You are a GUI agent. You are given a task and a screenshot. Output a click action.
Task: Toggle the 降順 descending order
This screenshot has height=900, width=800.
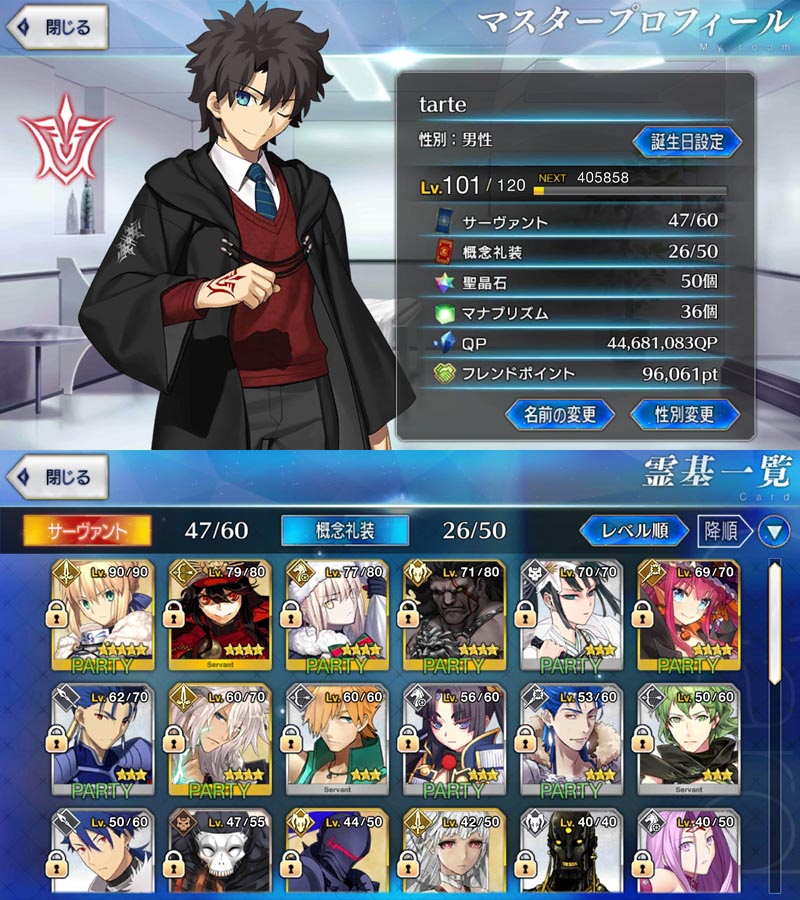tap(724, 530)
